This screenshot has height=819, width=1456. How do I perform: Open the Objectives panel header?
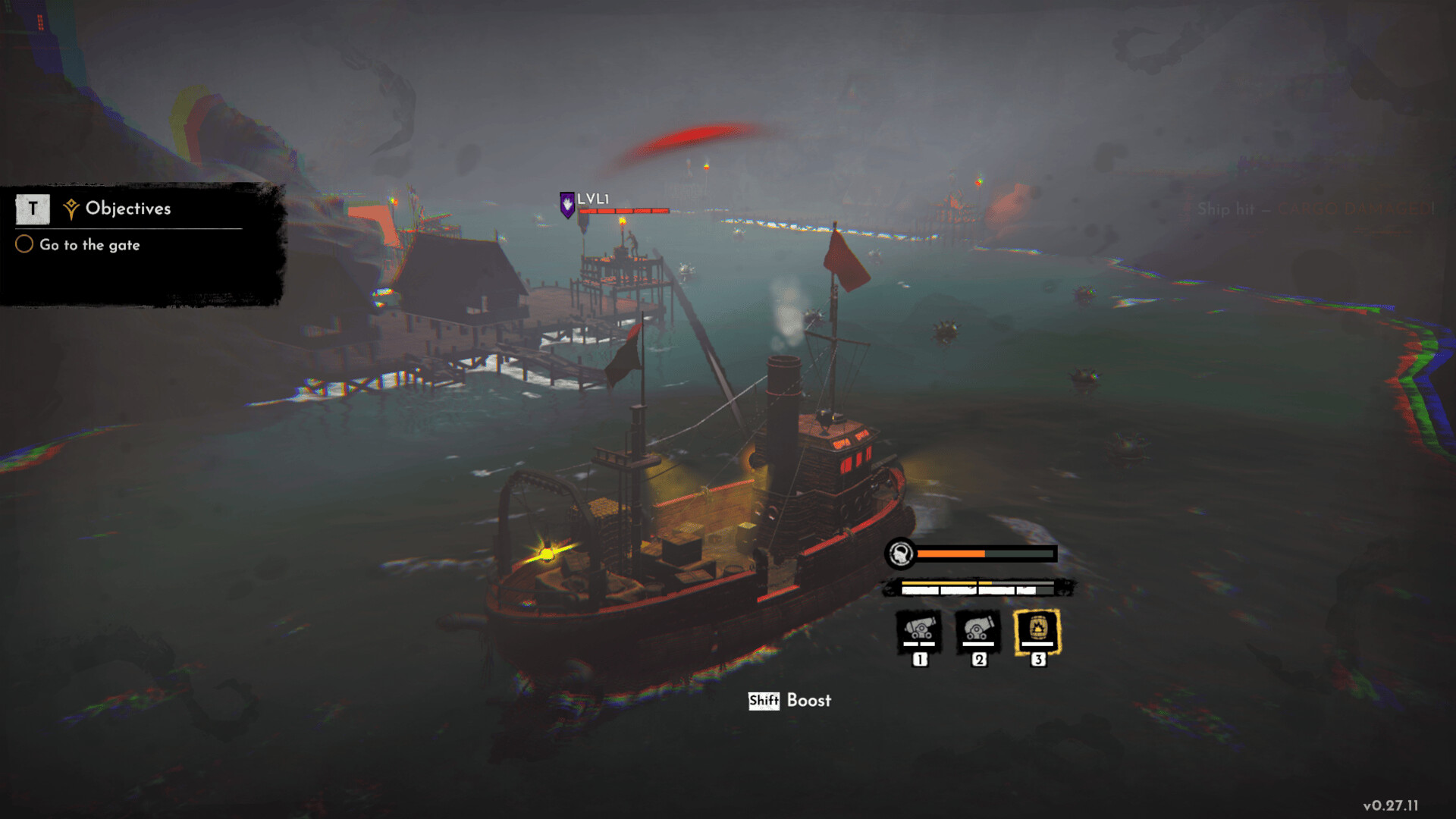127,209
